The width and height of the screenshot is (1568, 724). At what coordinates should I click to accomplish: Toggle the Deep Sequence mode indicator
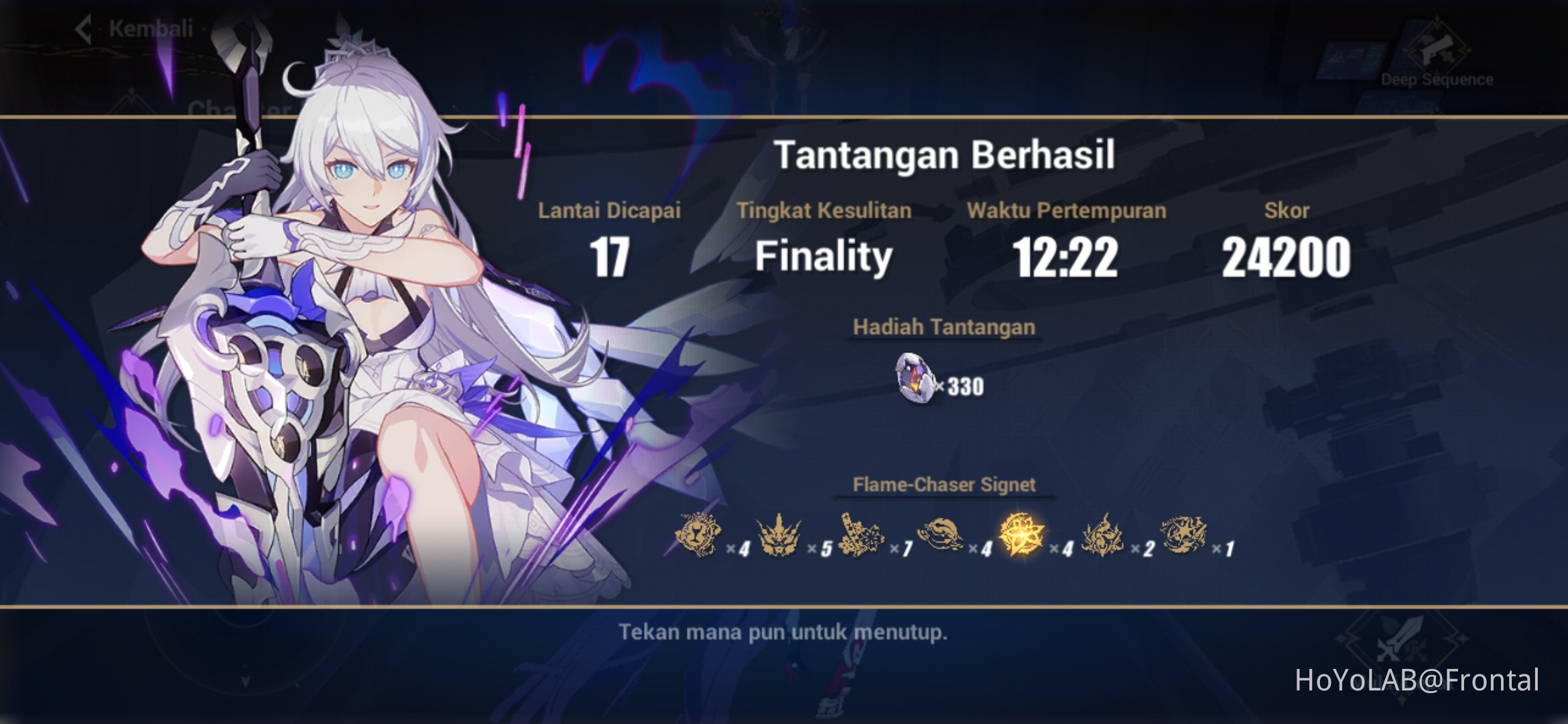(x=1437, y=80)
